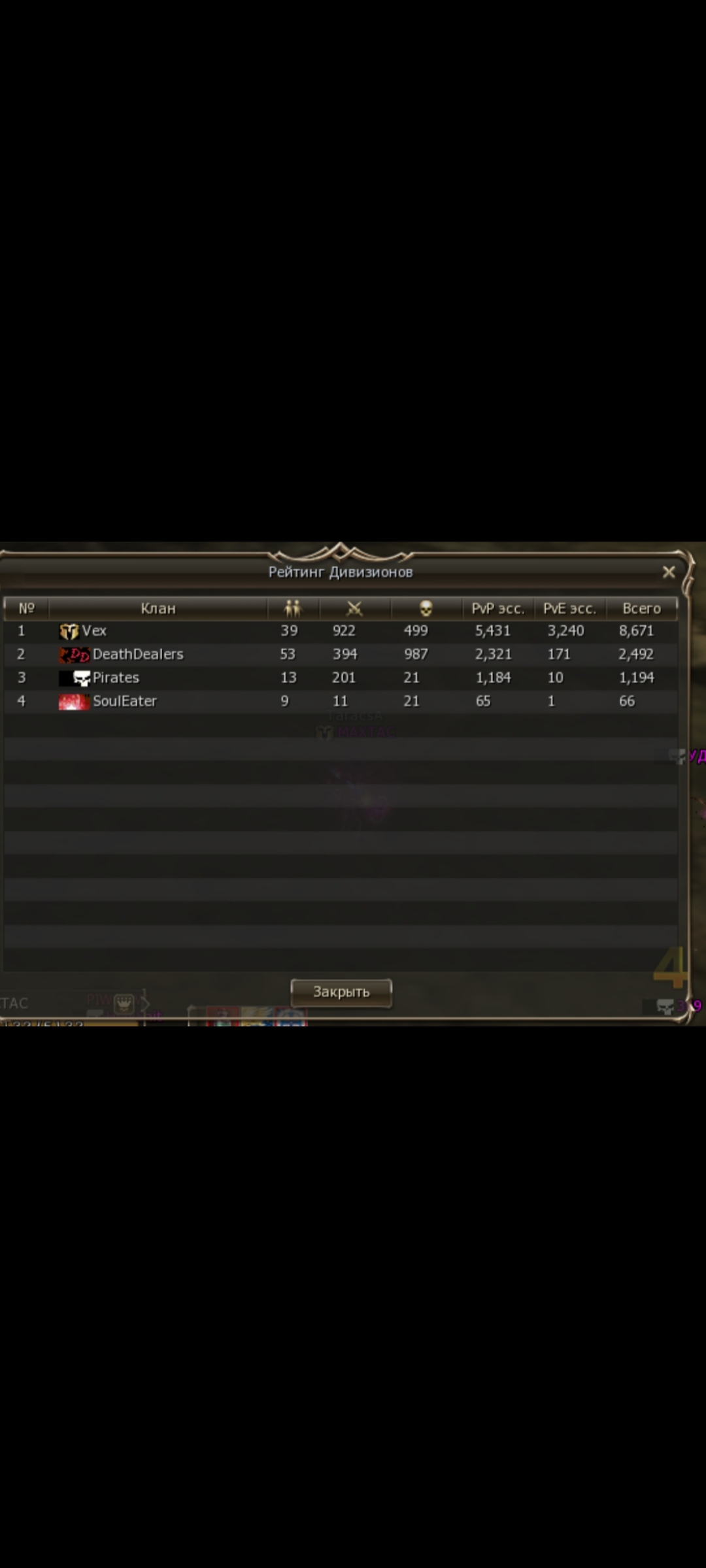Sort by the crossed swords kills column
706x1568 pixels.
tap(354, 609)
